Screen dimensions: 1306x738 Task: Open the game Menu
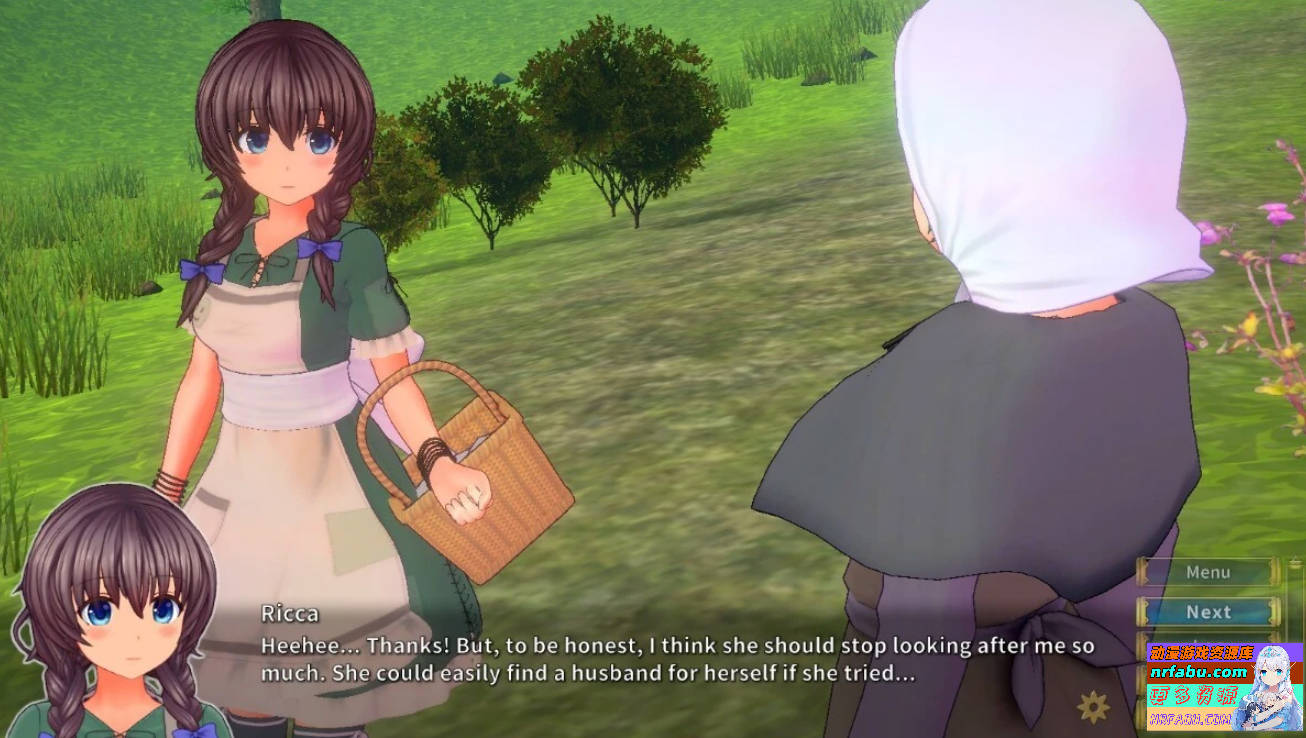[1209, 572]
